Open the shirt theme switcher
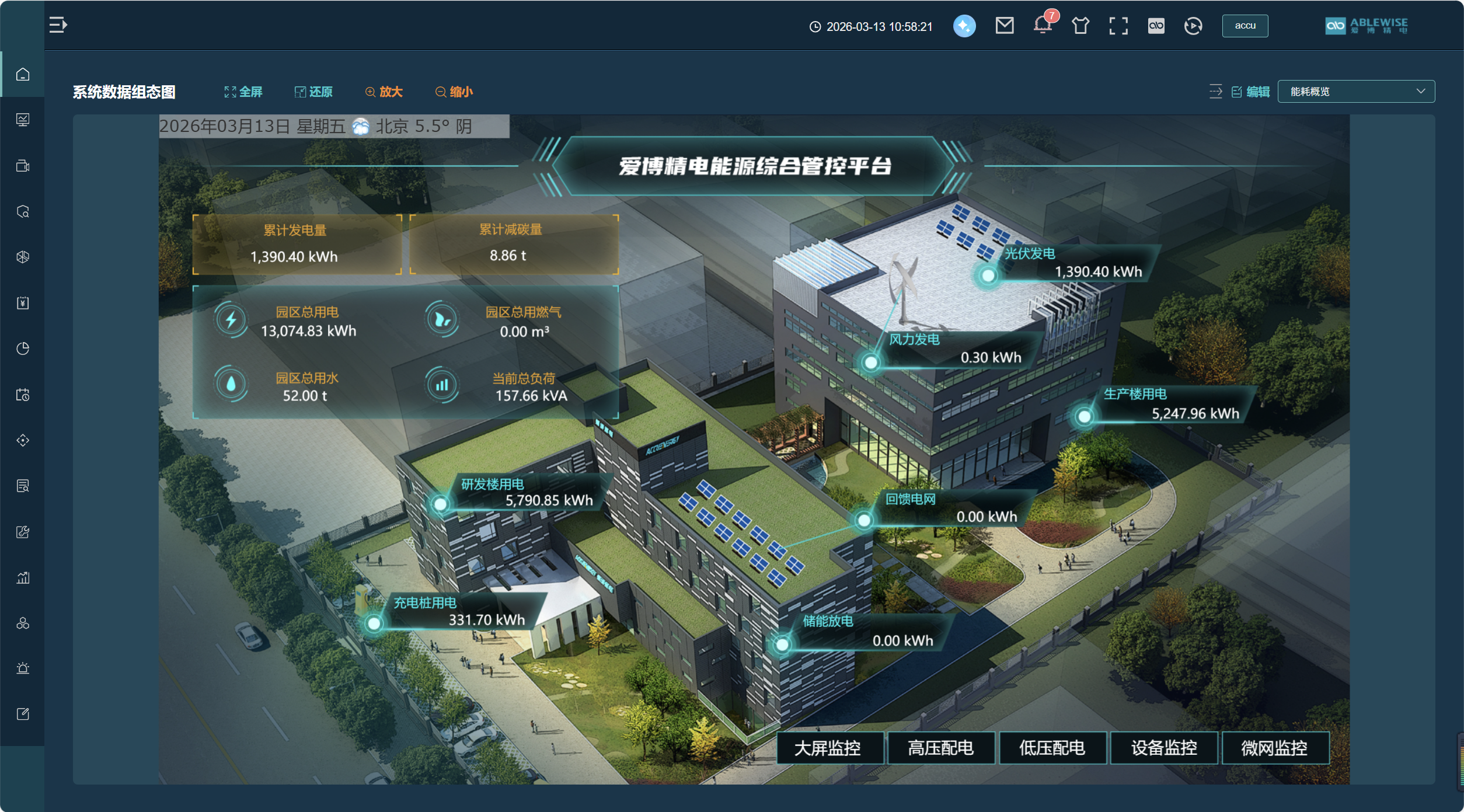The width and height of the screenshot is (1464, 812). click(1080, 26)
